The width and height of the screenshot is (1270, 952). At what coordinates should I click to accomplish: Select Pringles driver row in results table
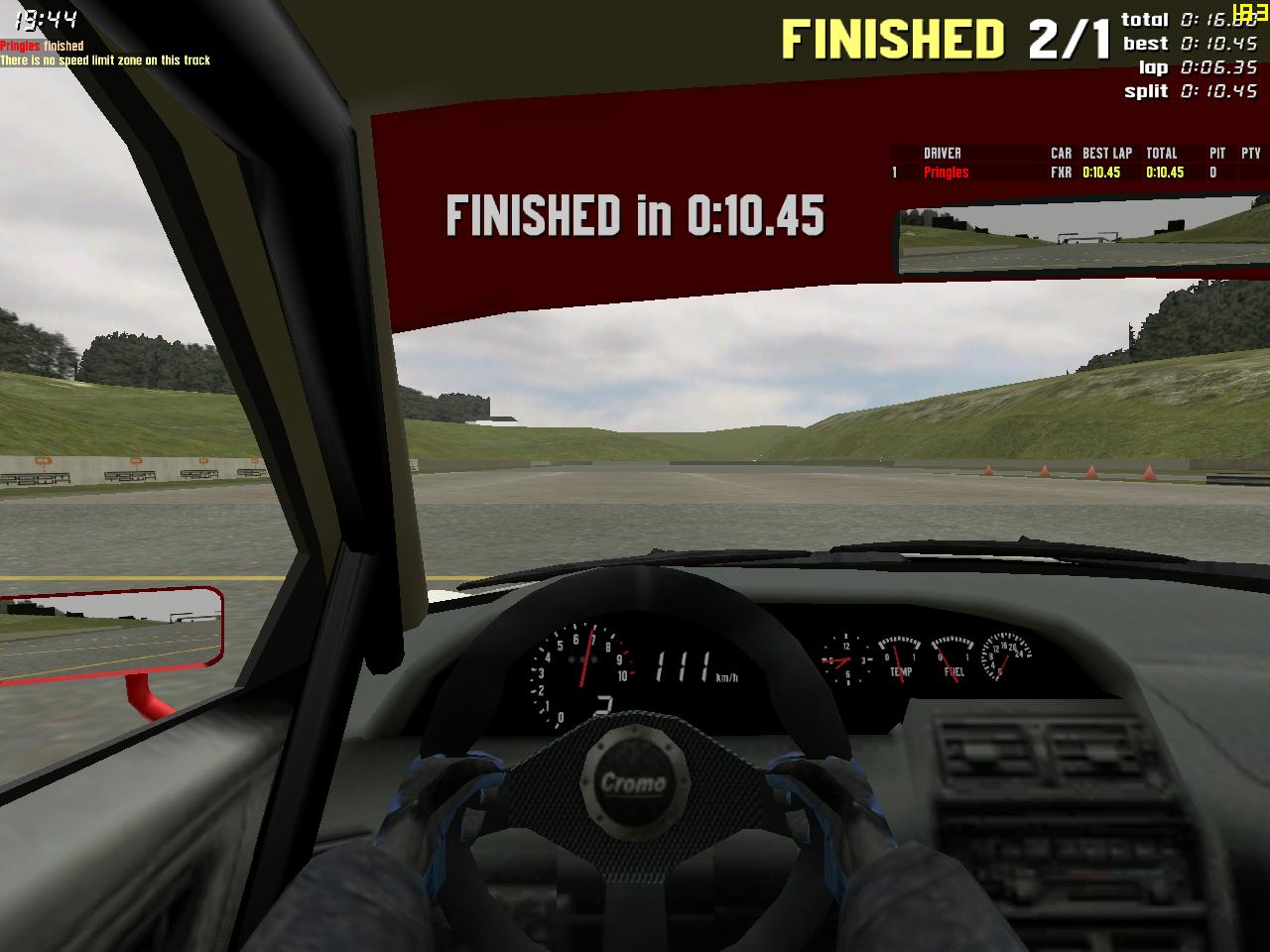click(x=946, y=173)
